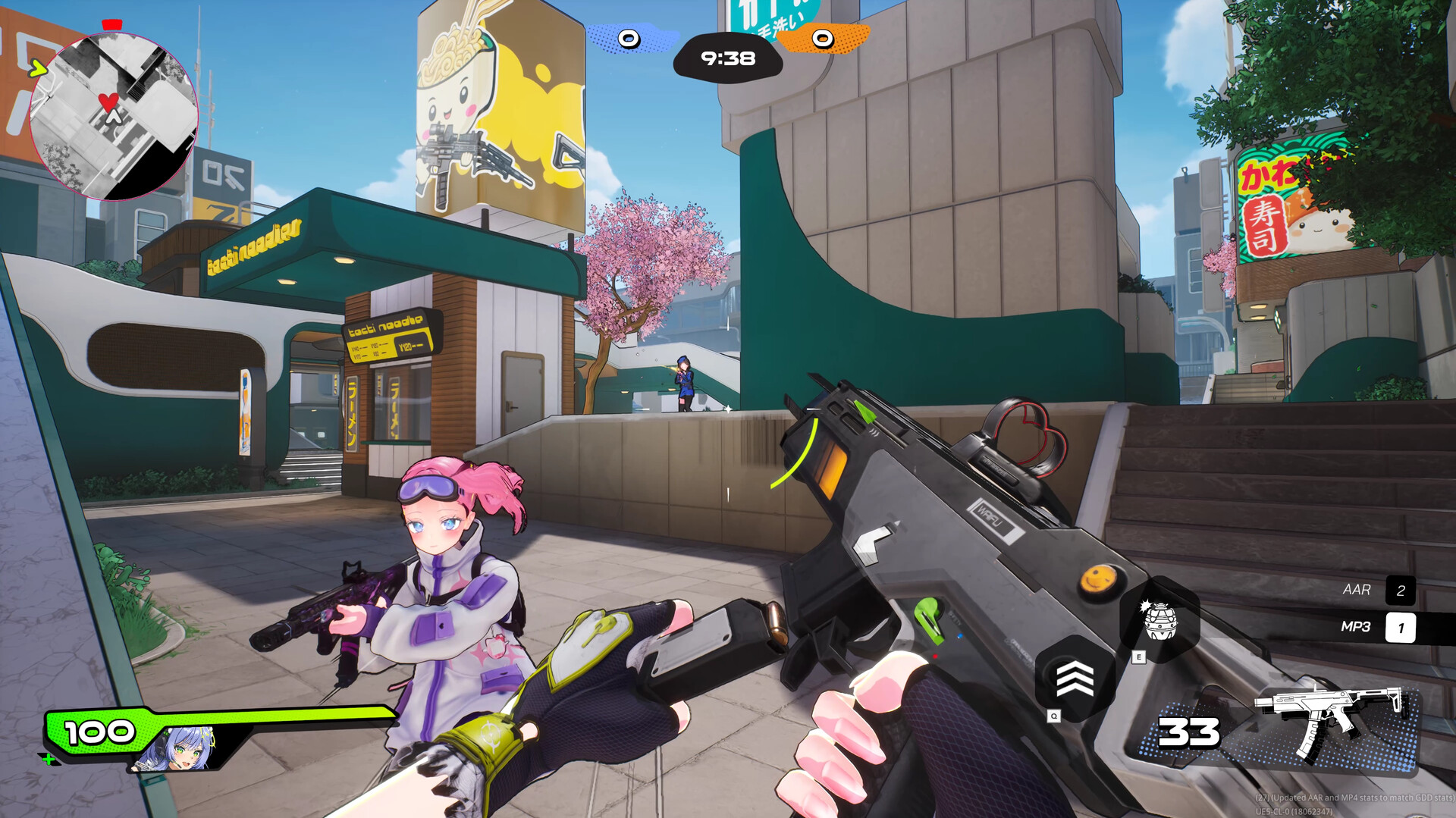
Task: Activate the triple-chevron ability icon
Action: [1075, 678]
